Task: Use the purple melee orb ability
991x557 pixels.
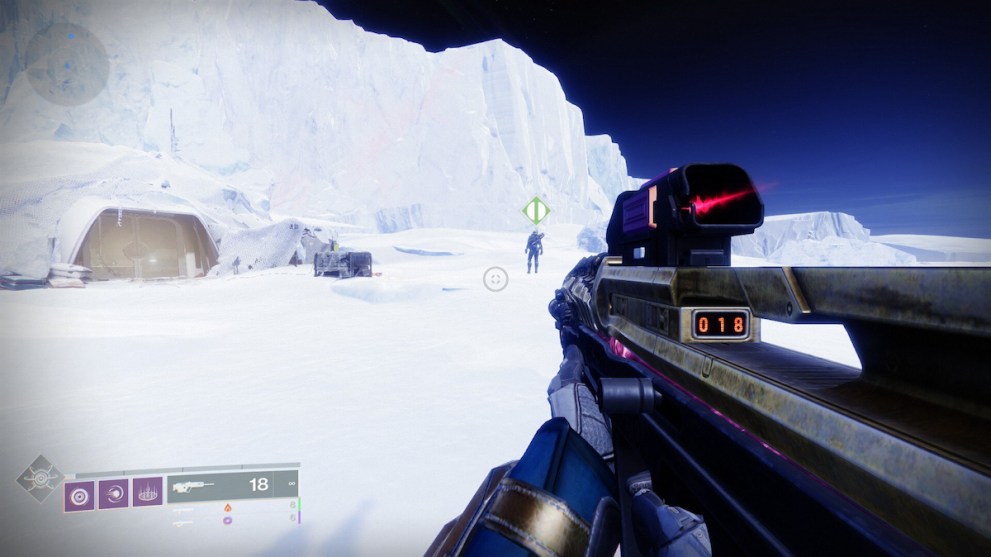Action: [x=113, y=493]
